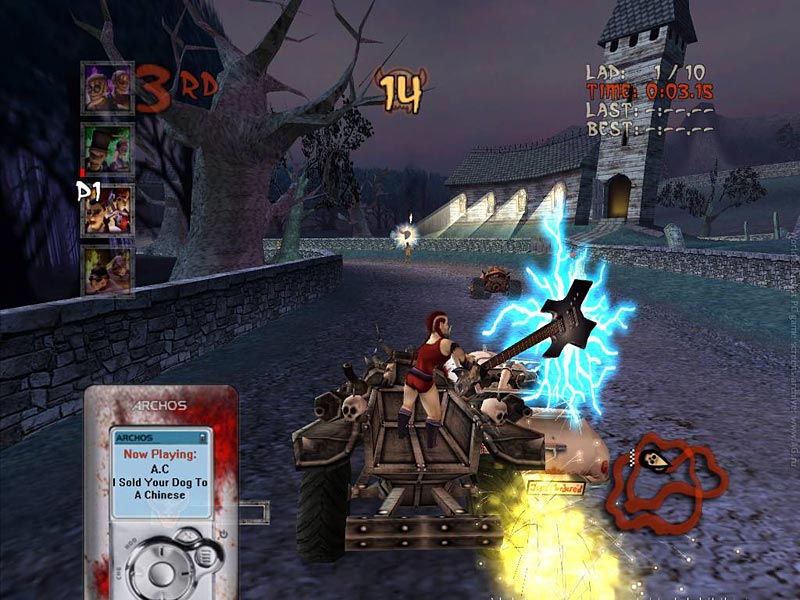Click the Archos player's round center button
This screenshot has width=800, height=600.
[162, 573]
